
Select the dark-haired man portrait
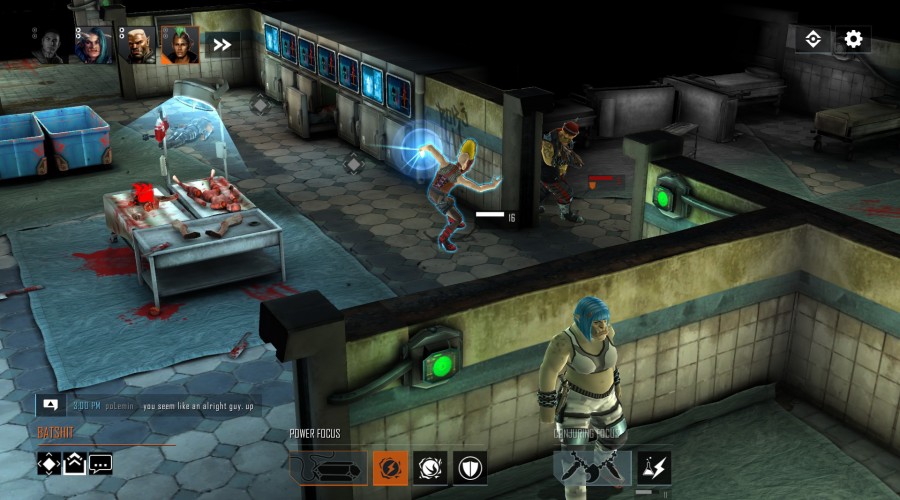[x=48, y=45]
